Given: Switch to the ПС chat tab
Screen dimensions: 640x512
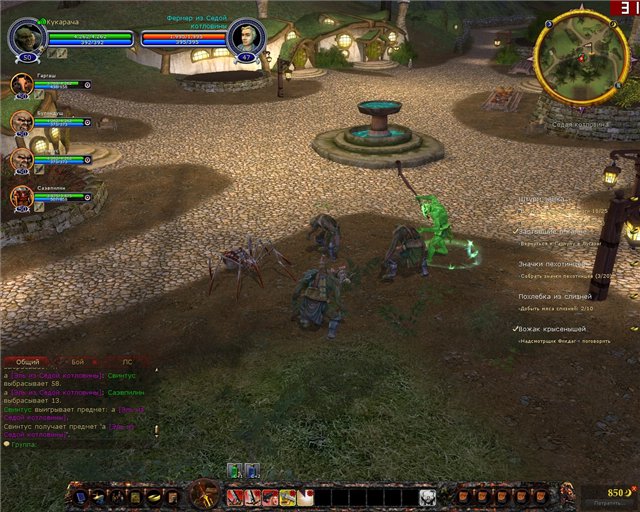Looking at the screenshot, I should click(x=127, y=361).
